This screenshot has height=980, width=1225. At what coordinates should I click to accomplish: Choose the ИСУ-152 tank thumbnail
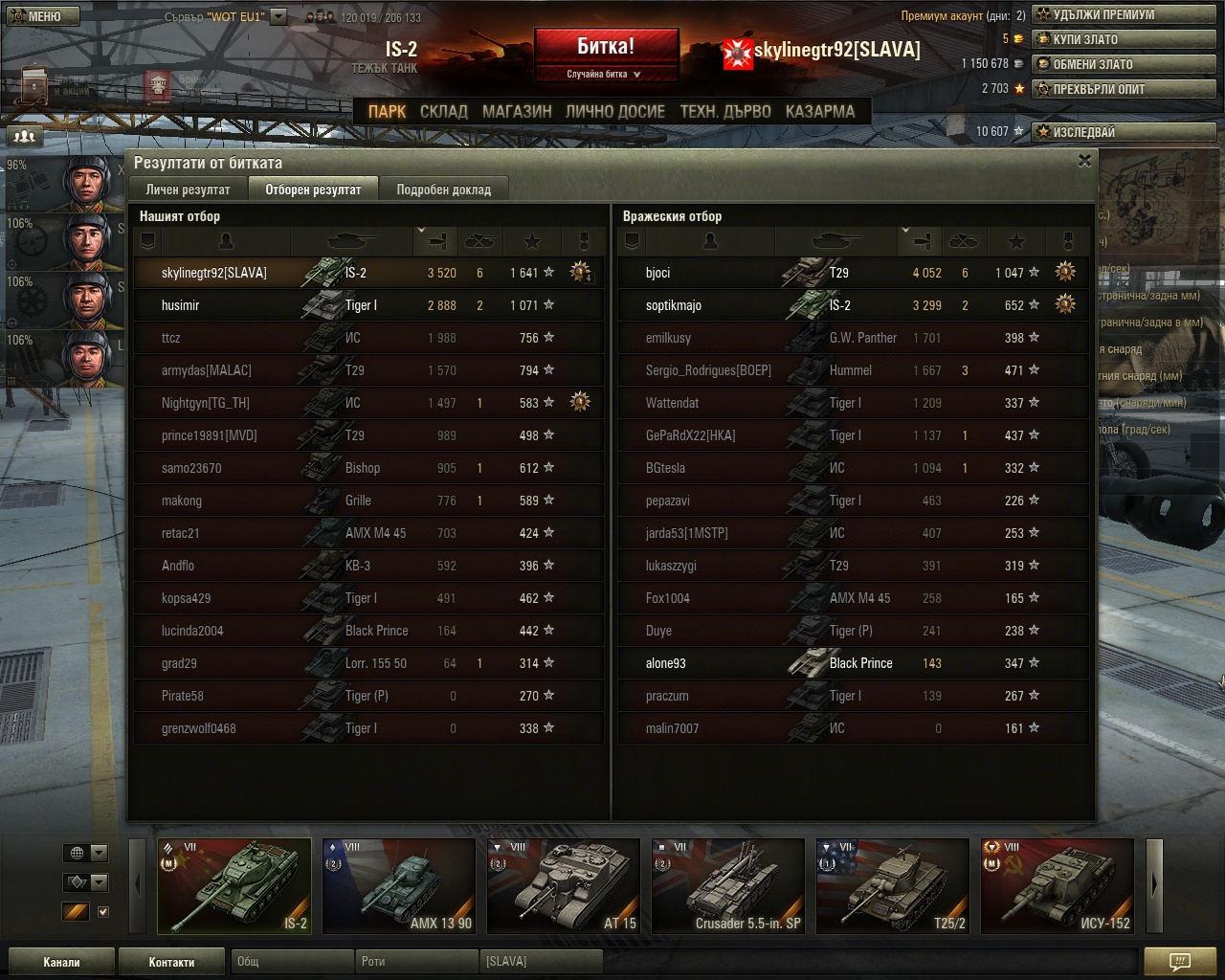tap(1058, 885)
